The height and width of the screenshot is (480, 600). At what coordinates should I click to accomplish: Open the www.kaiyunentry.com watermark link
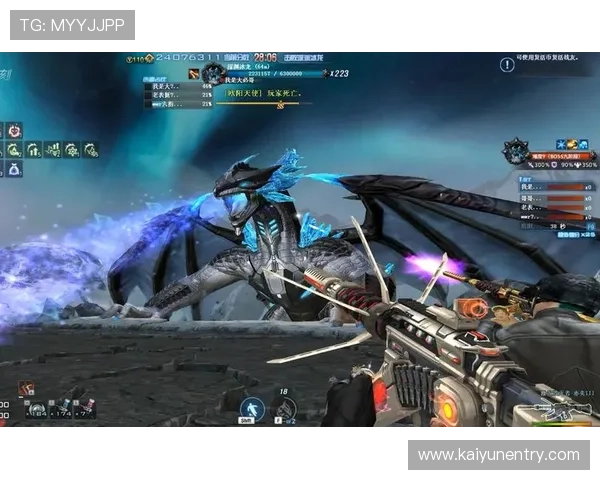pos(498,455)
